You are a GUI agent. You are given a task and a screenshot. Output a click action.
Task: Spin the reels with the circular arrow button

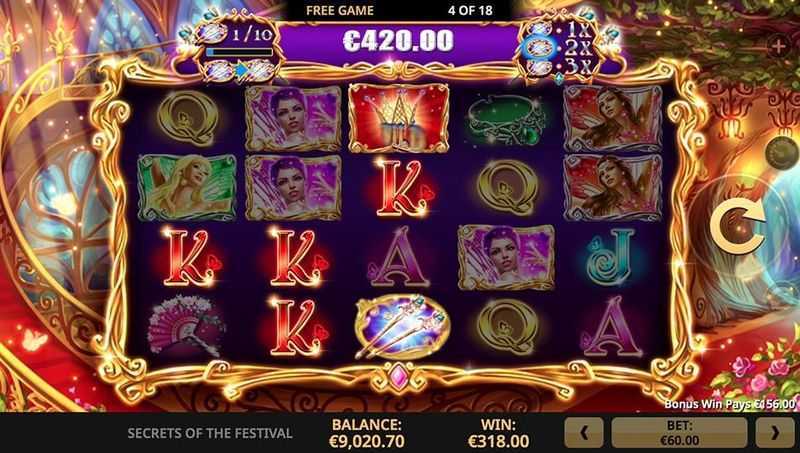[x=736, y=231]
